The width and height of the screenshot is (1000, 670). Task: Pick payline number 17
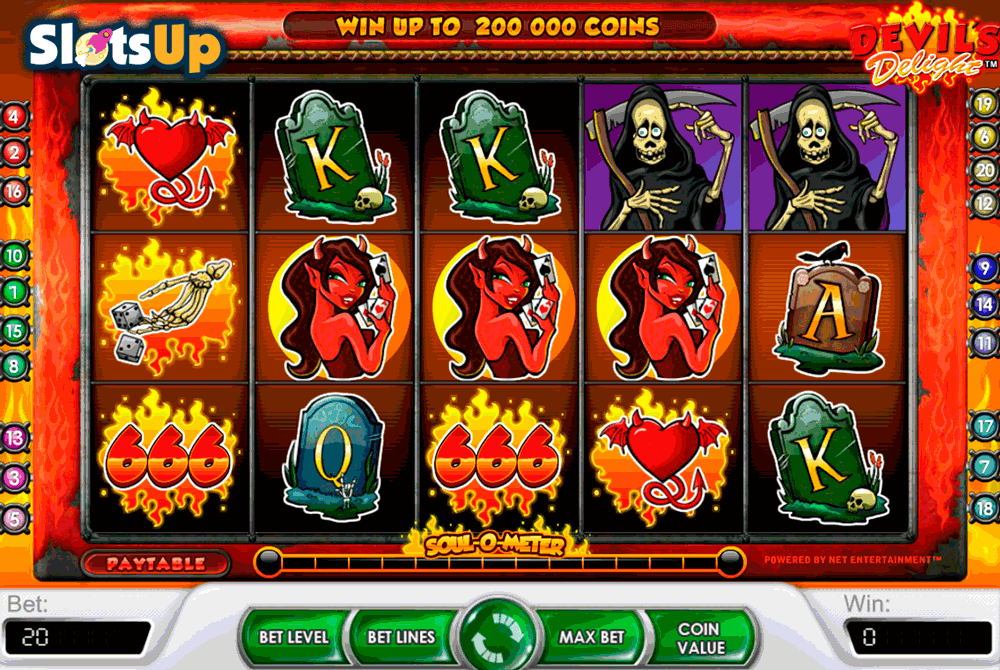point(984,426)
